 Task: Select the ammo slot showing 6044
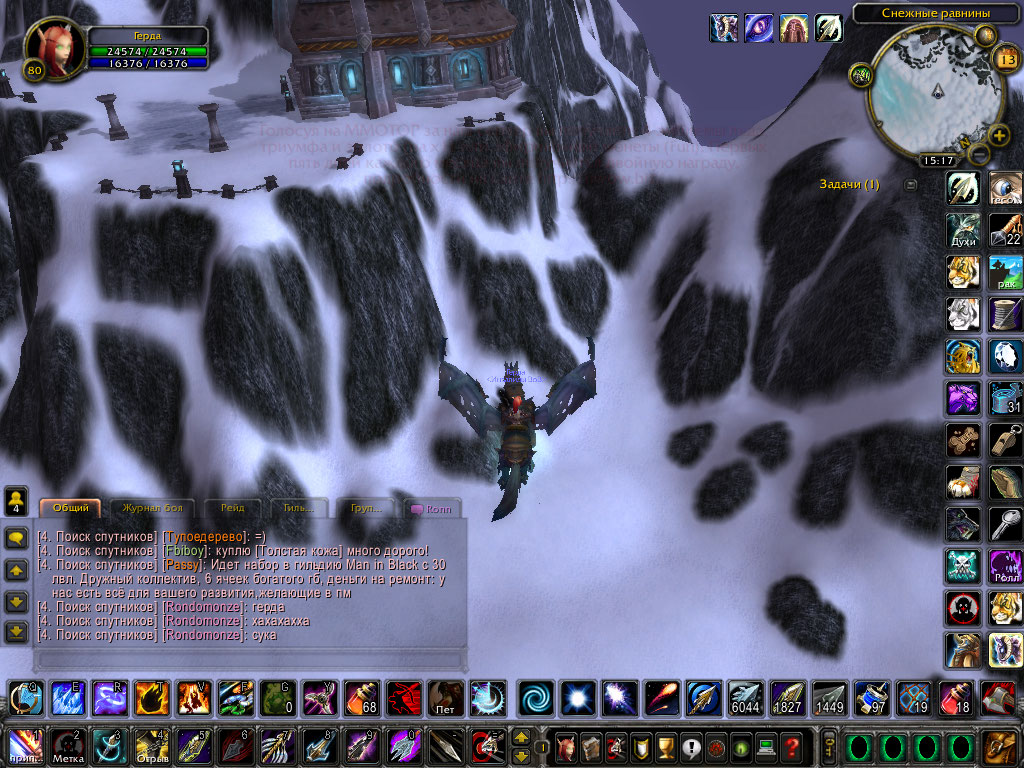[x=745, y=697]
